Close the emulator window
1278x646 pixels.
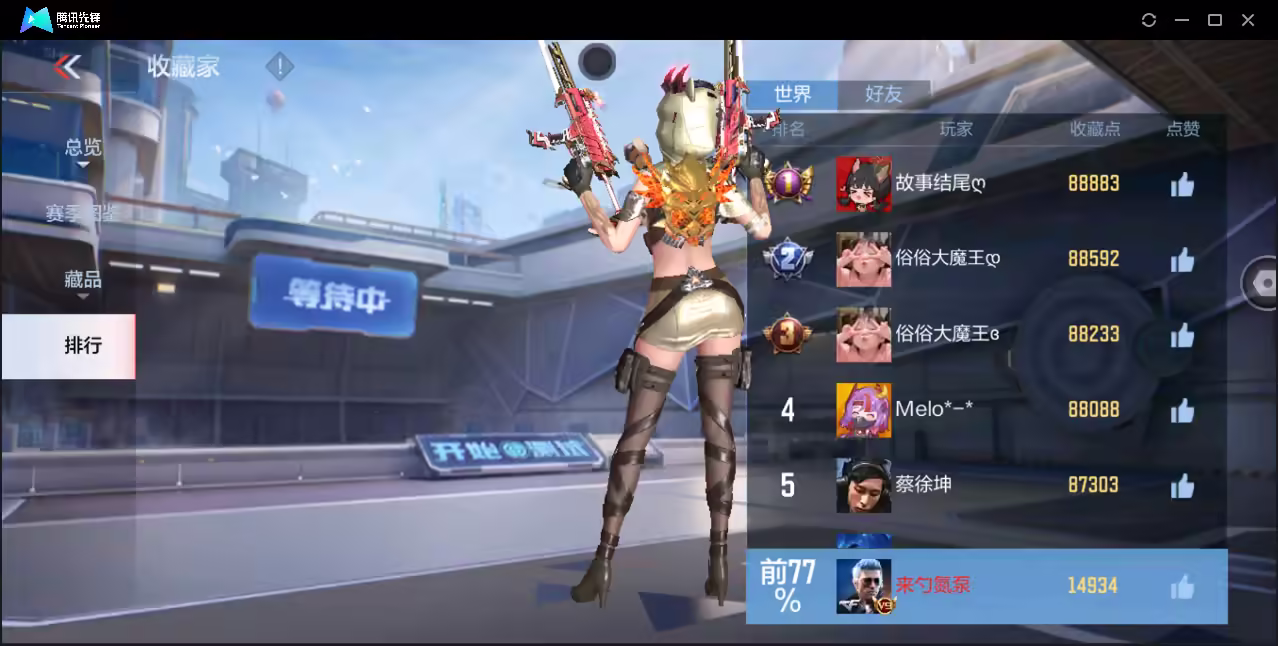(1248, 20)
